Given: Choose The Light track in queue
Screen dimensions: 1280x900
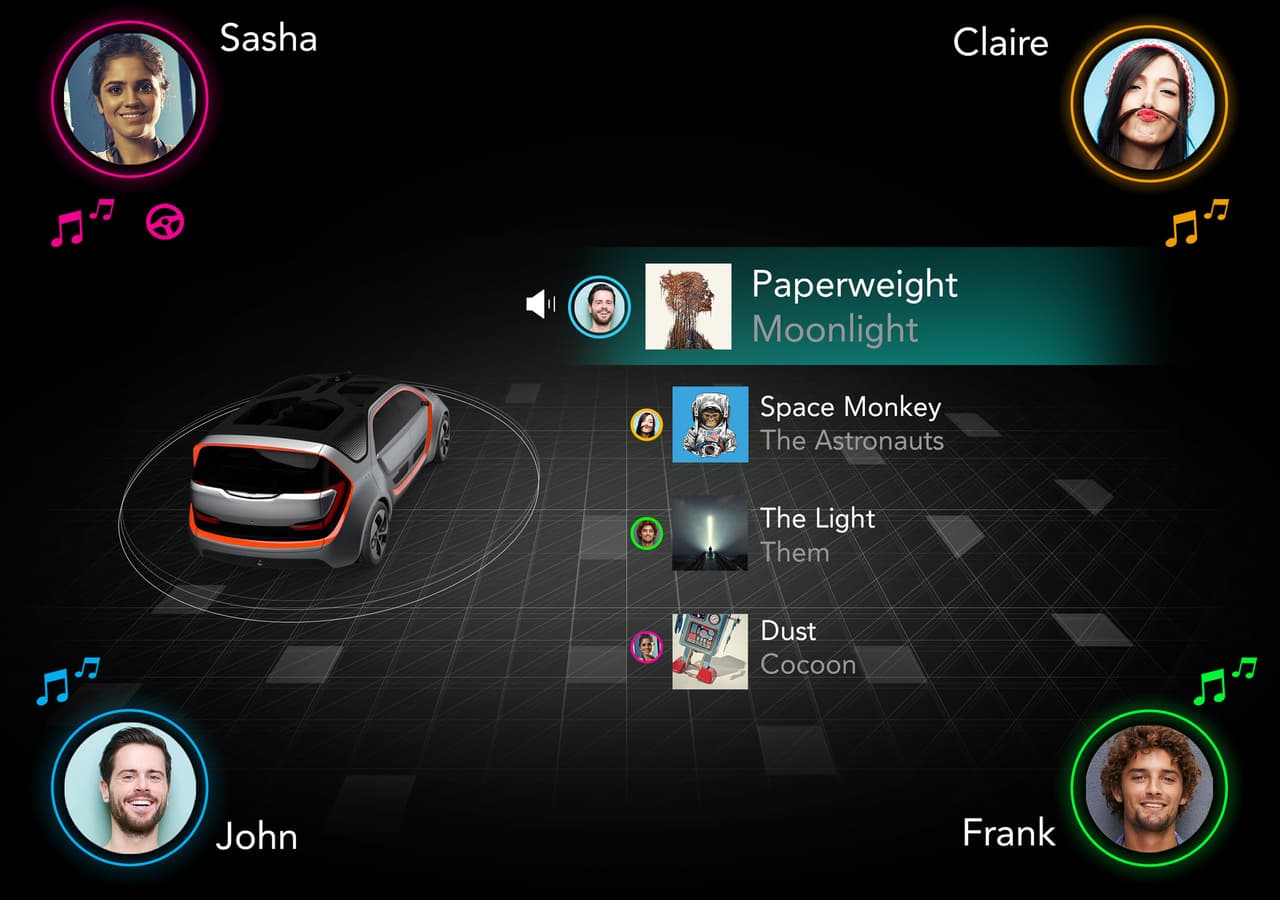Looking at the screenshot, I should 817,534.
